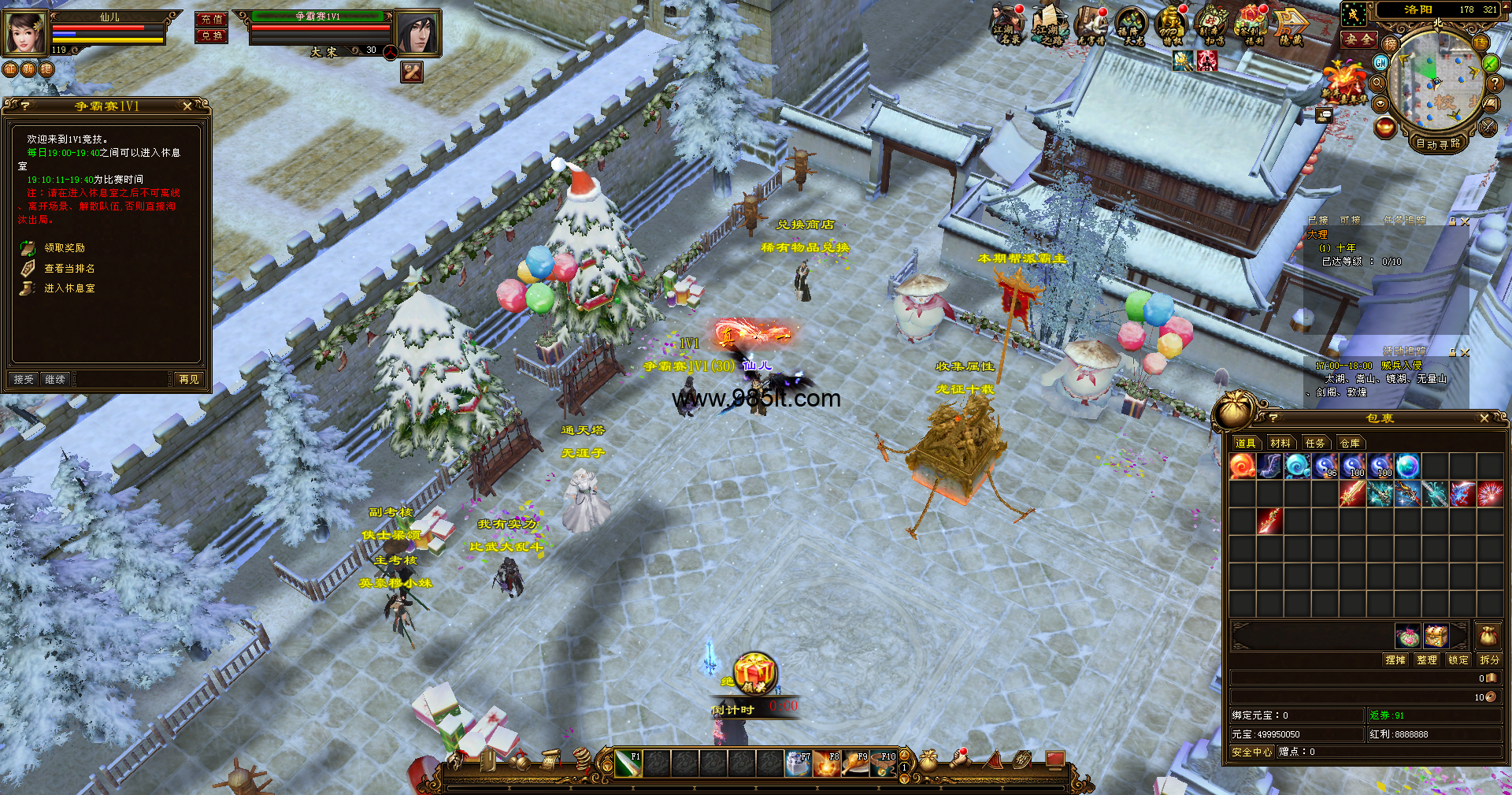Click the 再见 goodbye button

point(189,379)
